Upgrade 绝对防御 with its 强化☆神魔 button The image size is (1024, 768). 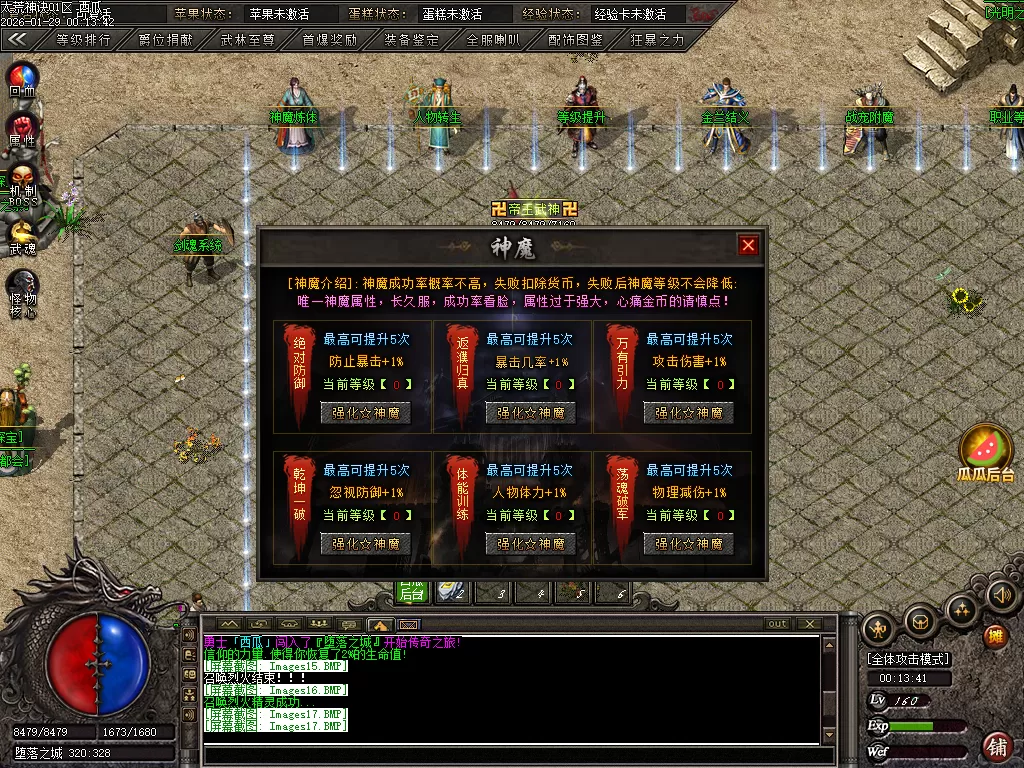[365, 412]
